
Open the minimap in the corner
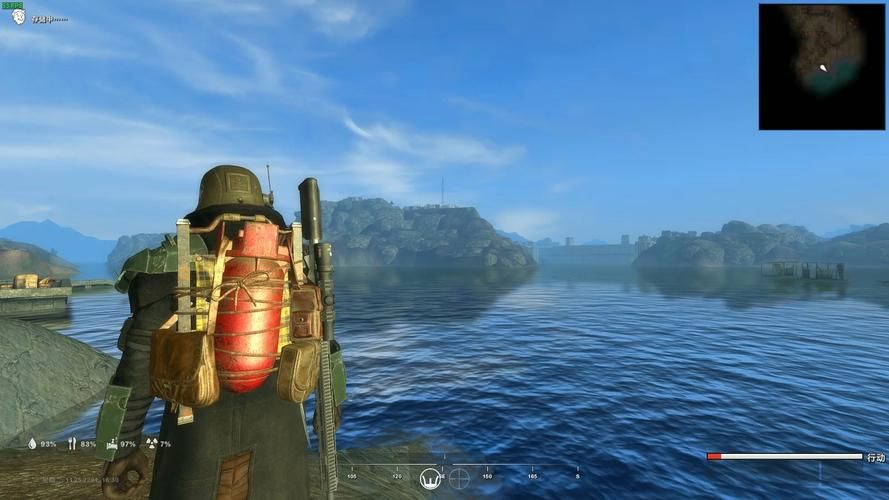point(822,67)
